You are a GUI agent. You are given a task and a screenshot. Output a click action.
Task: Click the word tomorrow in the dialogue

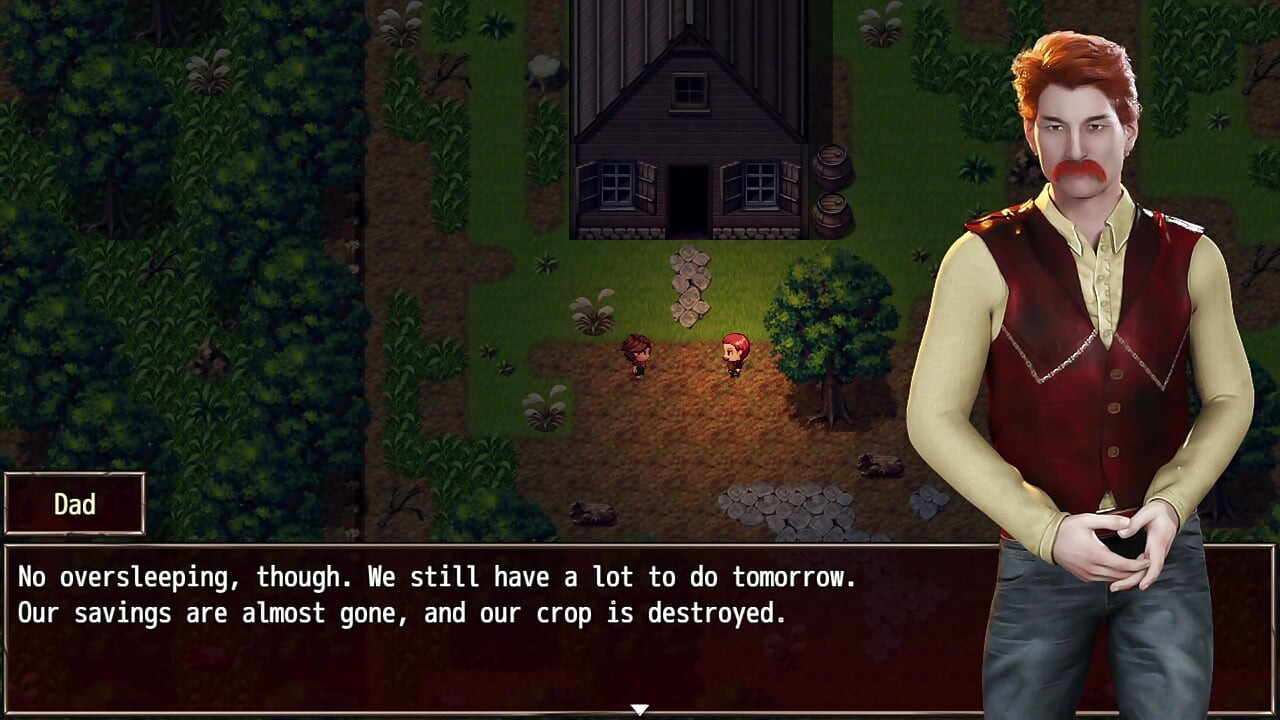click(790, 576)
